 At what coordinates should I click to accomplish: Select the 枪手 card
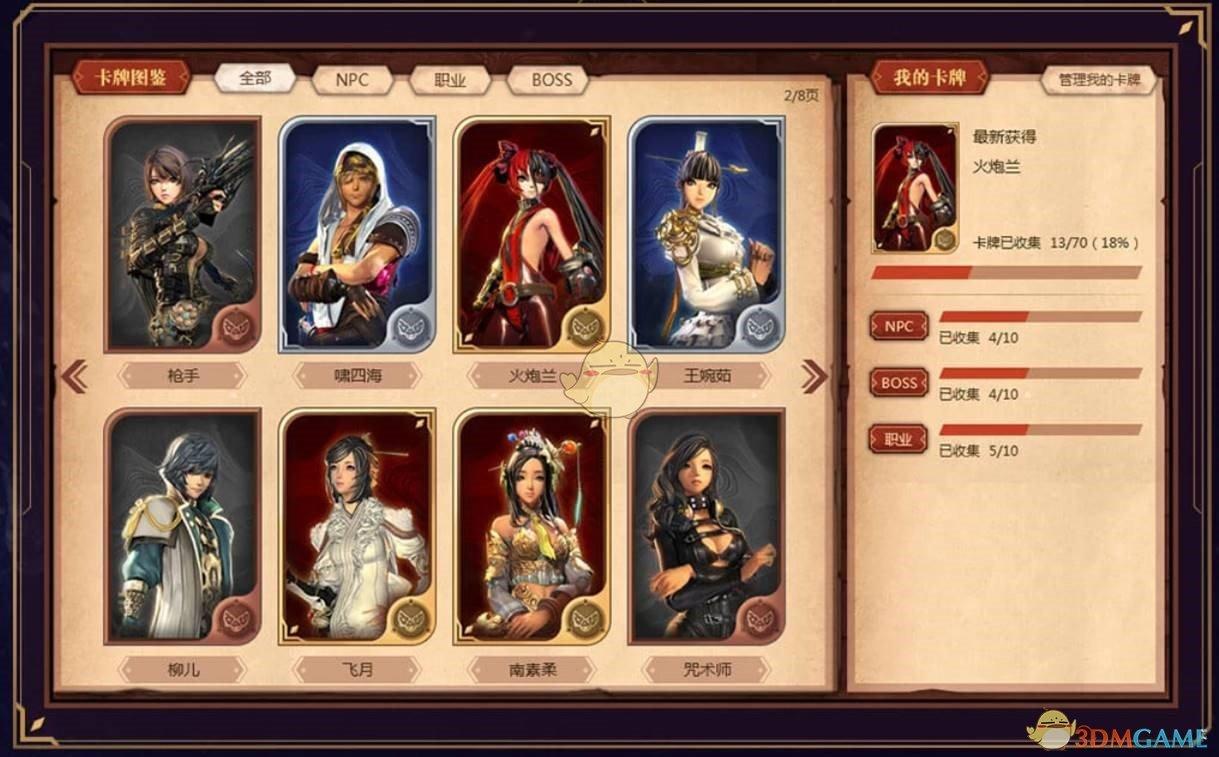(x=182, y=234)
